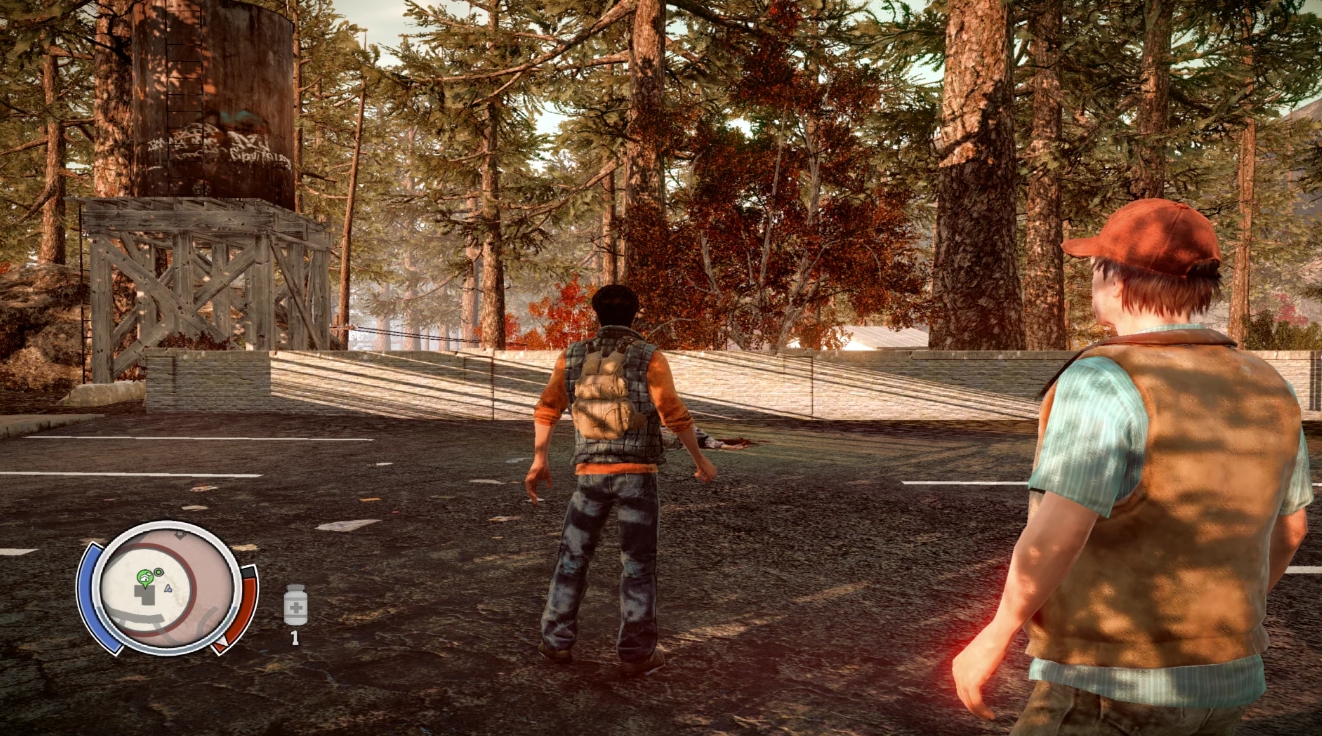This screenshot has height=736, width=1322.
Task: Click the gray building shape on minimap
Action: pos(145,595)
